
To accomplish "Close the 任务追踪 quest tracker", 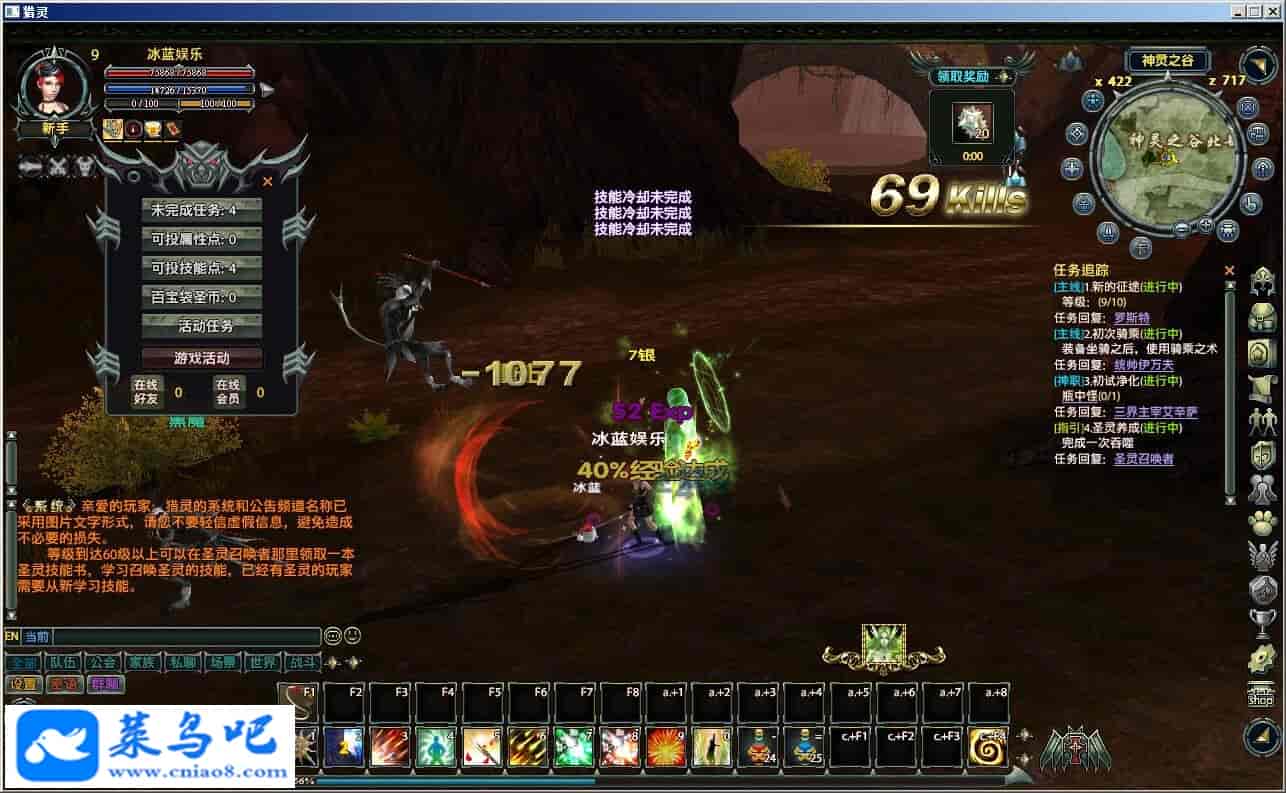I will (x=1229, y=270).
